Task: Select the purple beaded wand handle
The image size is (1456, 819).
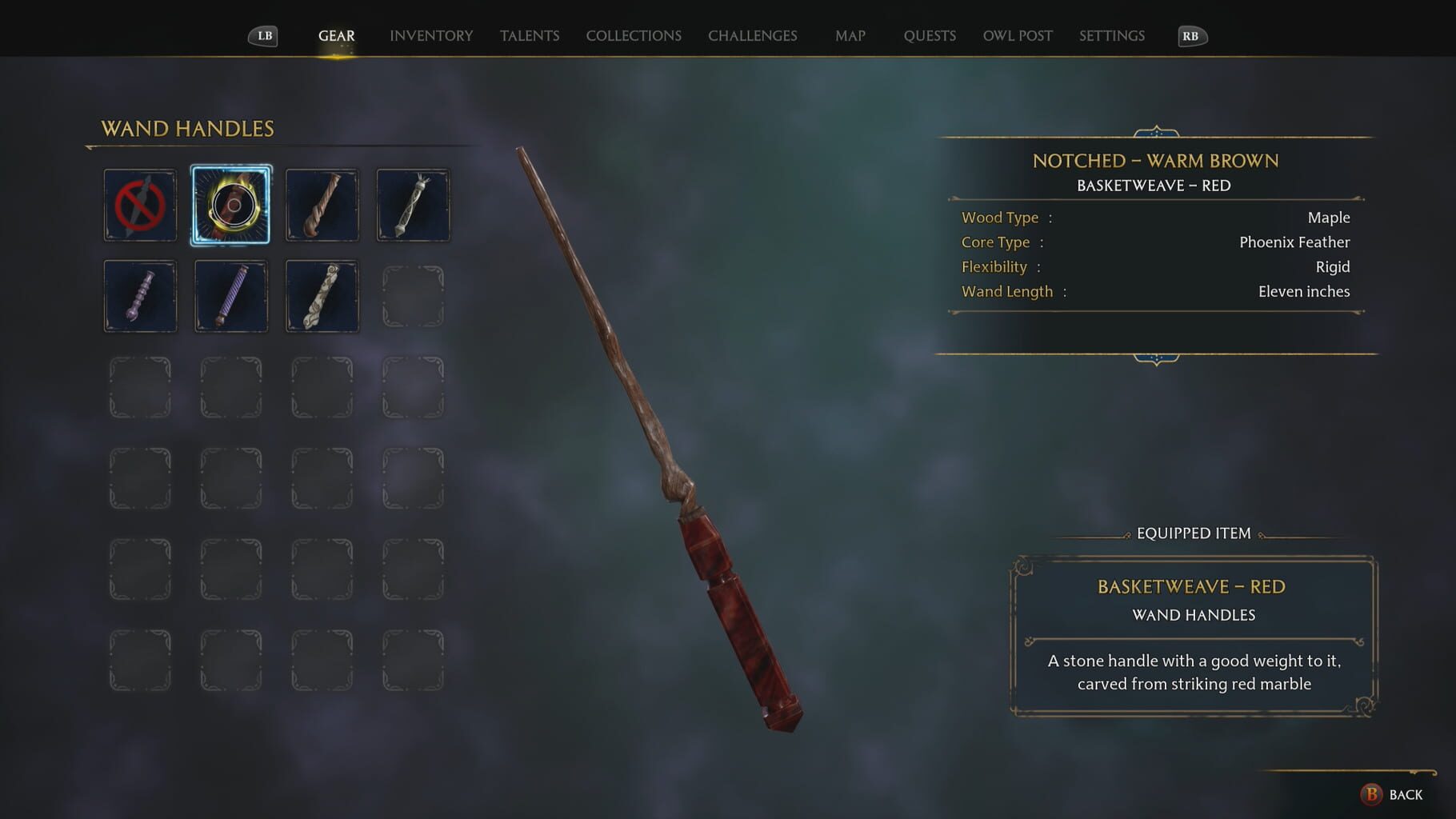Action: pyautogui.click(x=139, y=295)
